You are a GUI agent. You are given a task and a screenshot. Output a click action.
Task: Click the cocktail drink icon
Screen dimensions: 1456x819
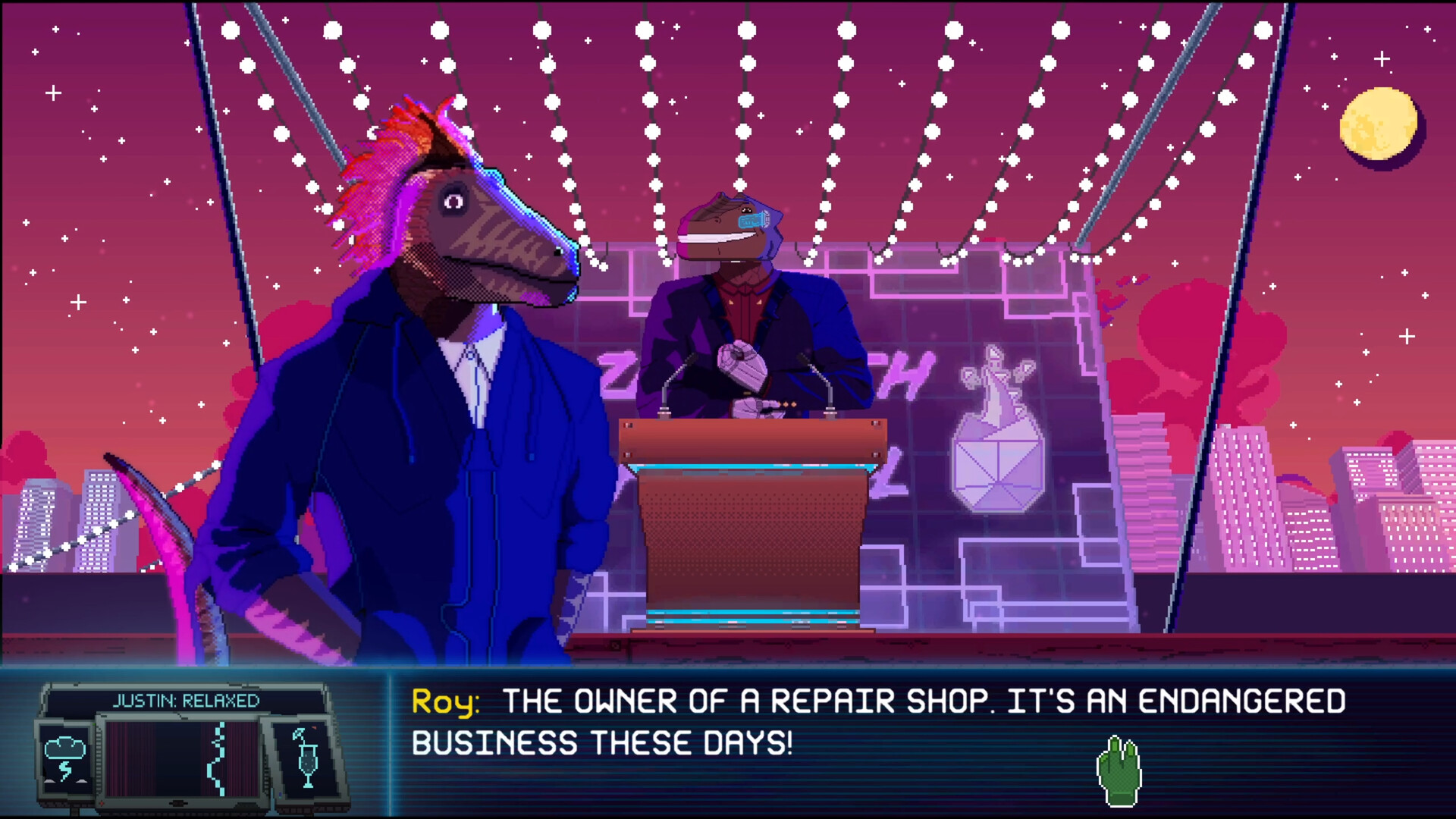(x=307, y=758)
